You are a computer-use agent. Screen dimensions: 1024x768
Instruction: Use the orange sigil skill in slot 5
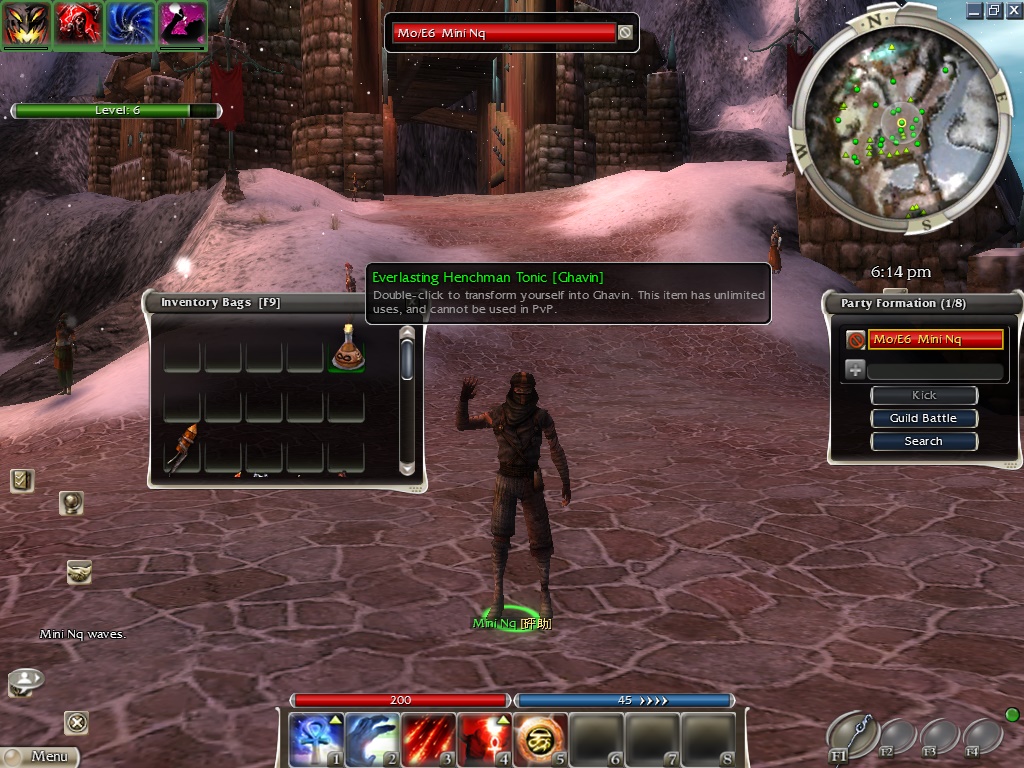[540, 739]
